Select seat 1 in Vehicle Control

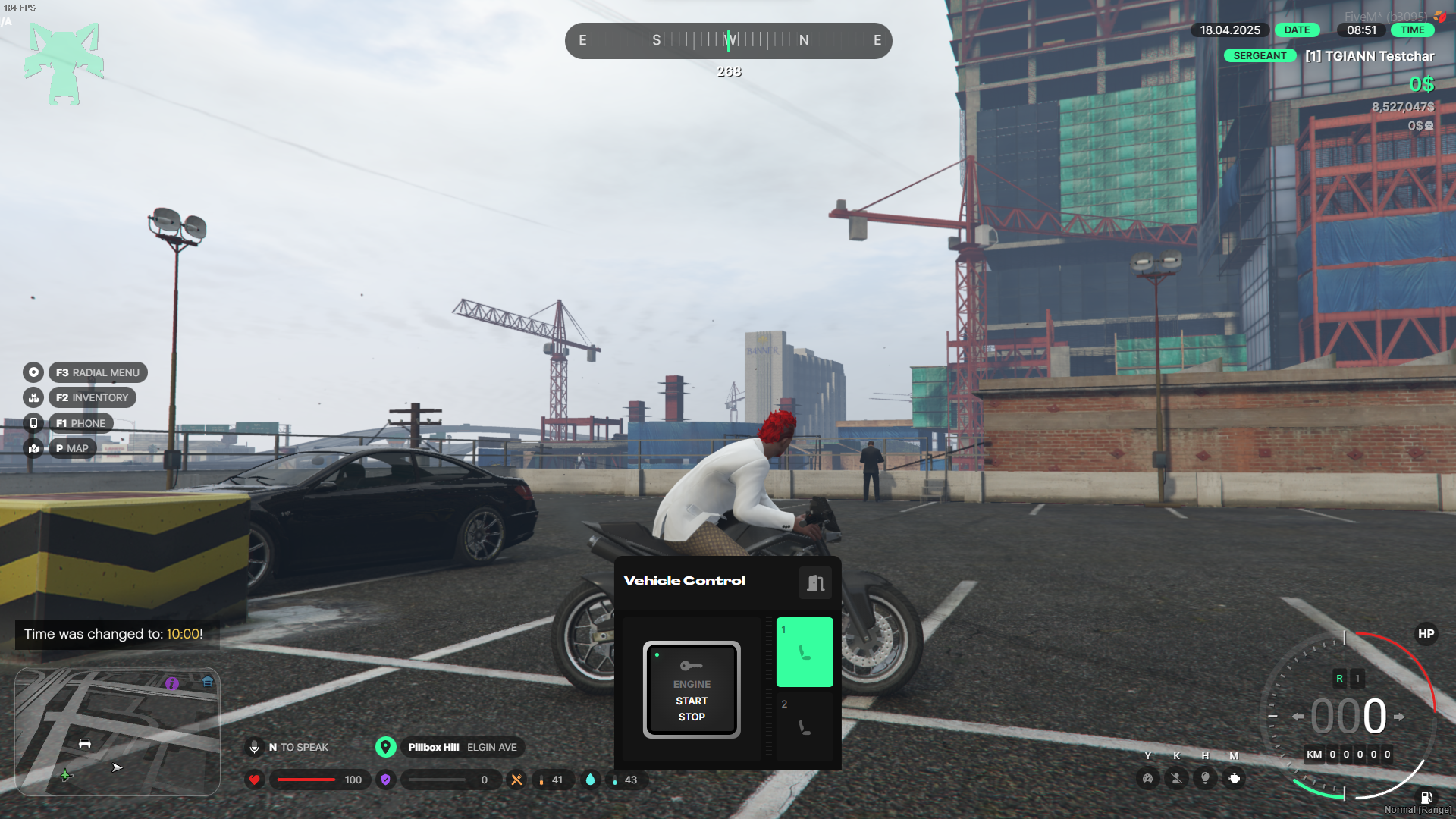pos(805,652)
